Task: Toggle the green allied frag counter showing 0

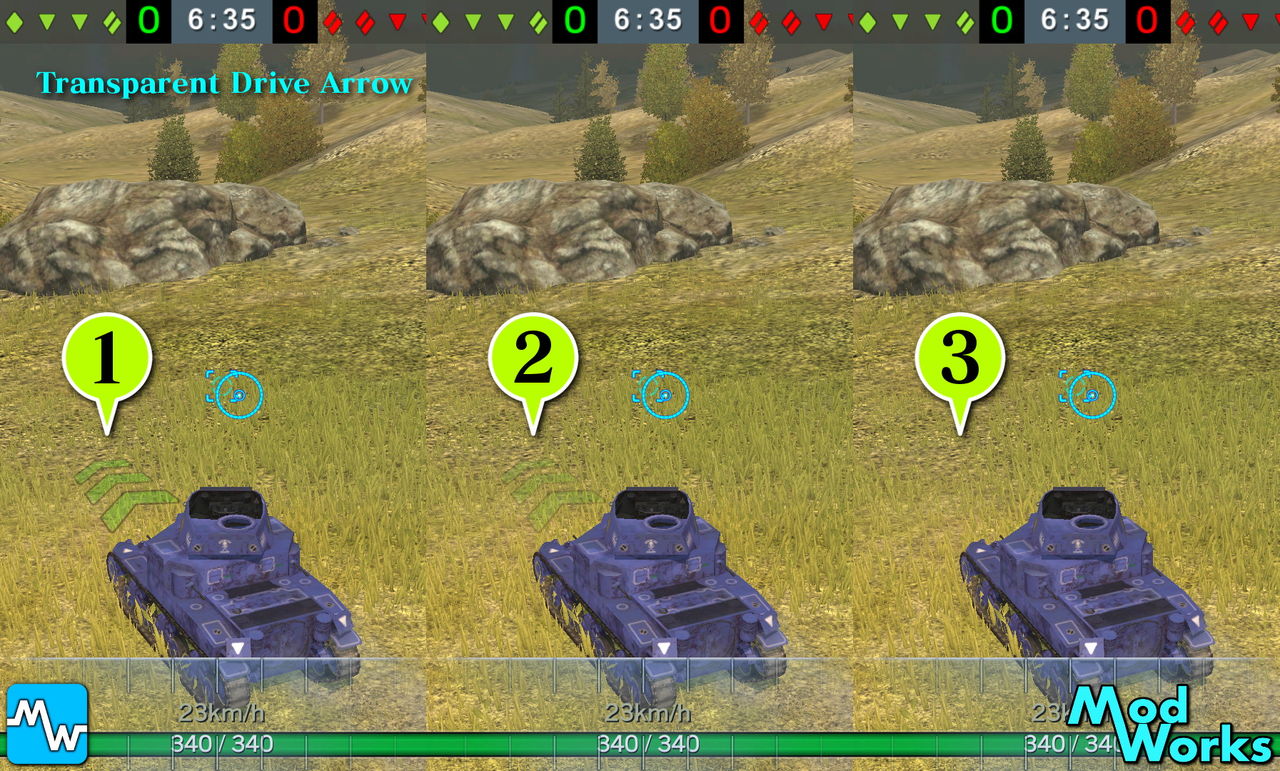Action: pos(148,18)
